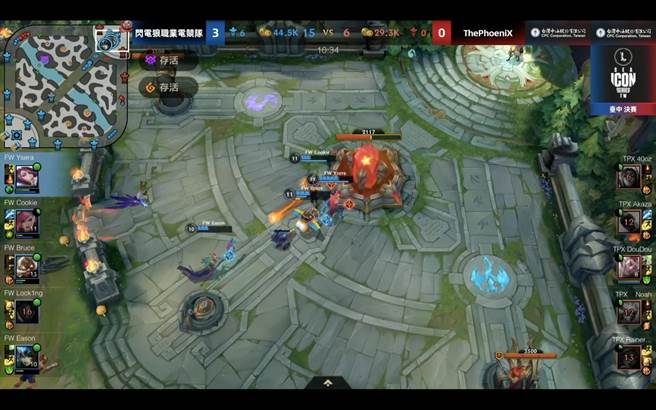Select FW Ysera's champion portrait

pos(28,178)
